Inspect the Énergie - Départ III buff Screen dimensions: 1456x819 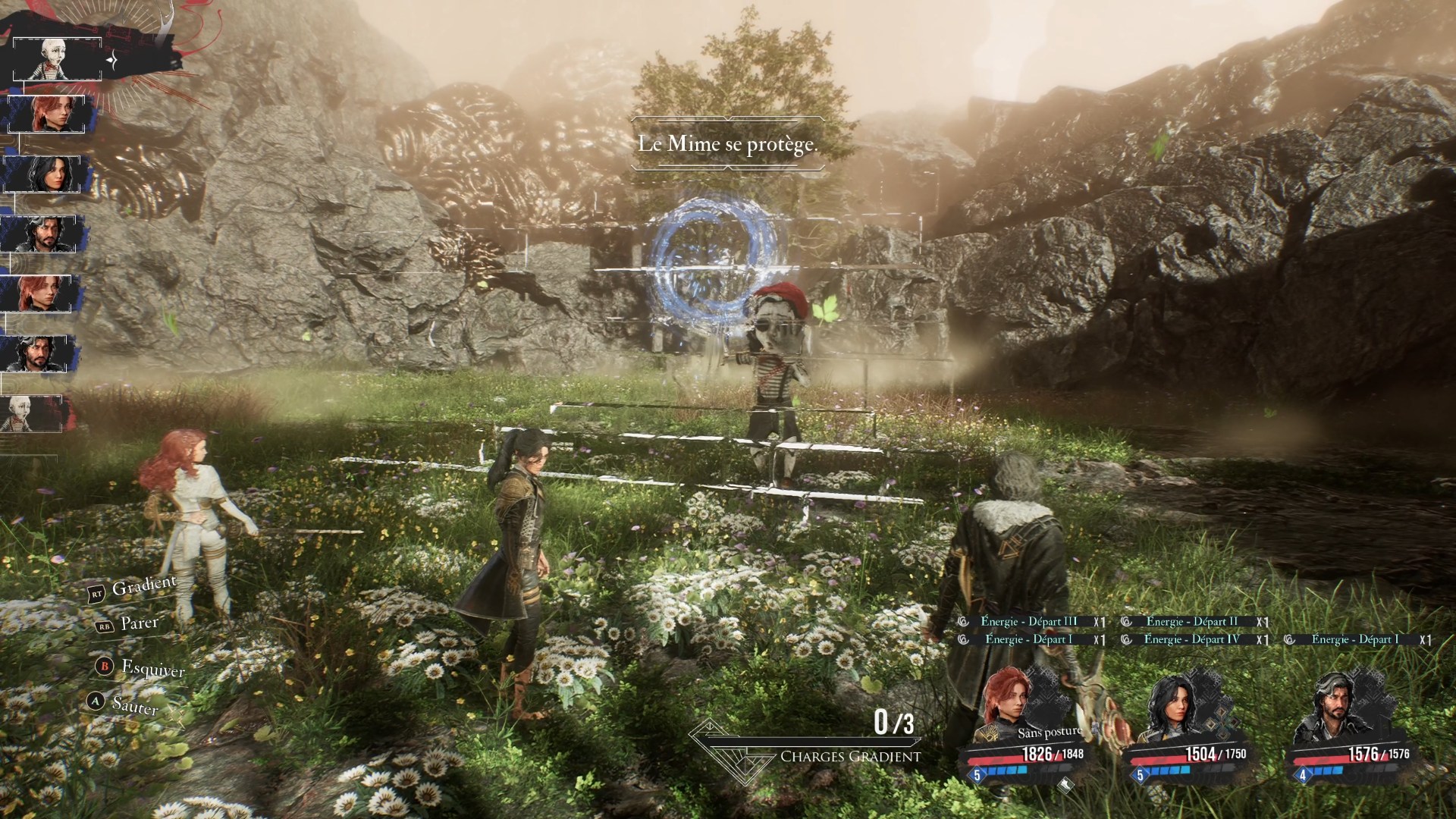(x=1028, y=622)
